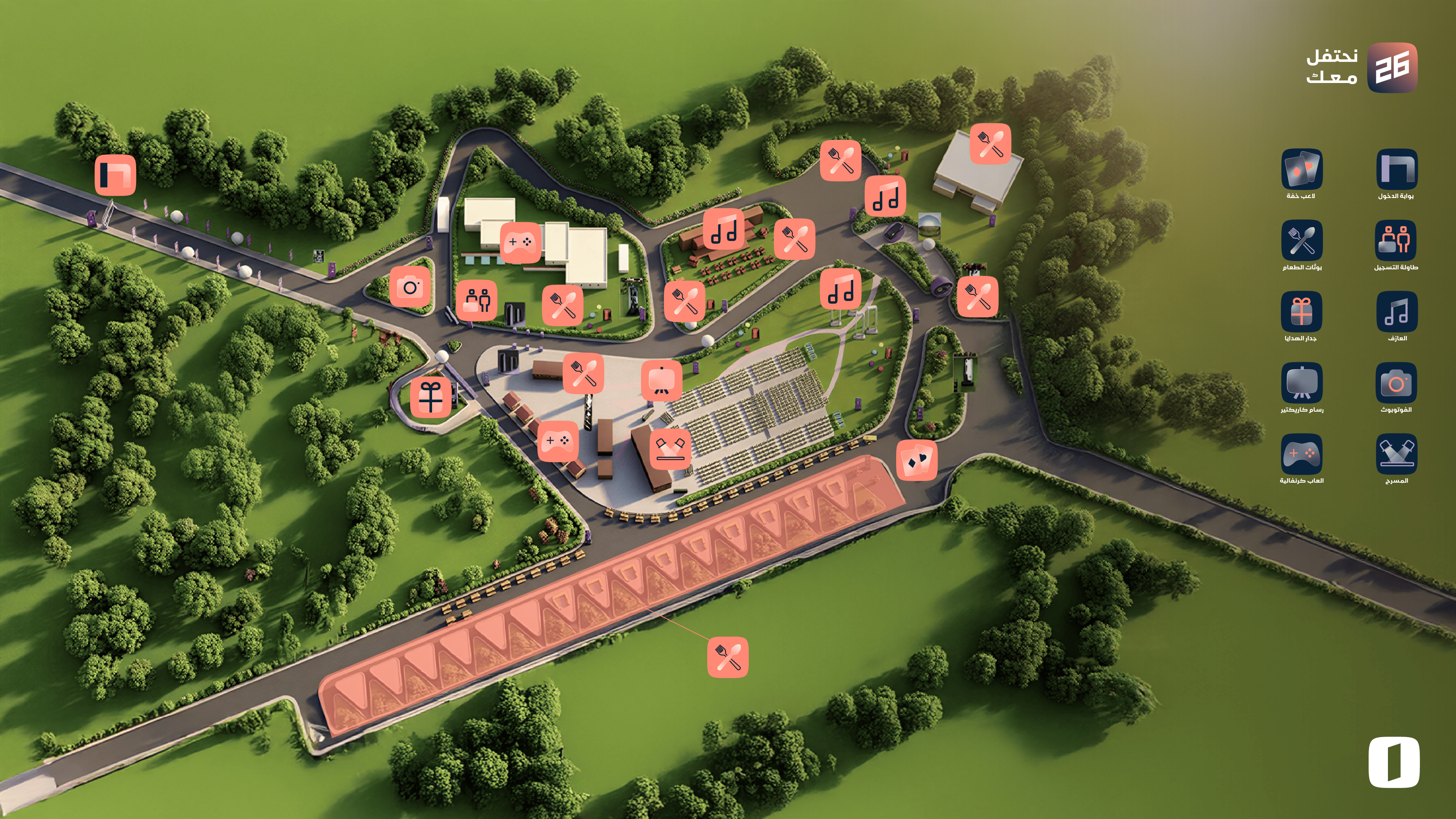Open the easel caricature map marker
1456x819 pixels.
[661, 380]
